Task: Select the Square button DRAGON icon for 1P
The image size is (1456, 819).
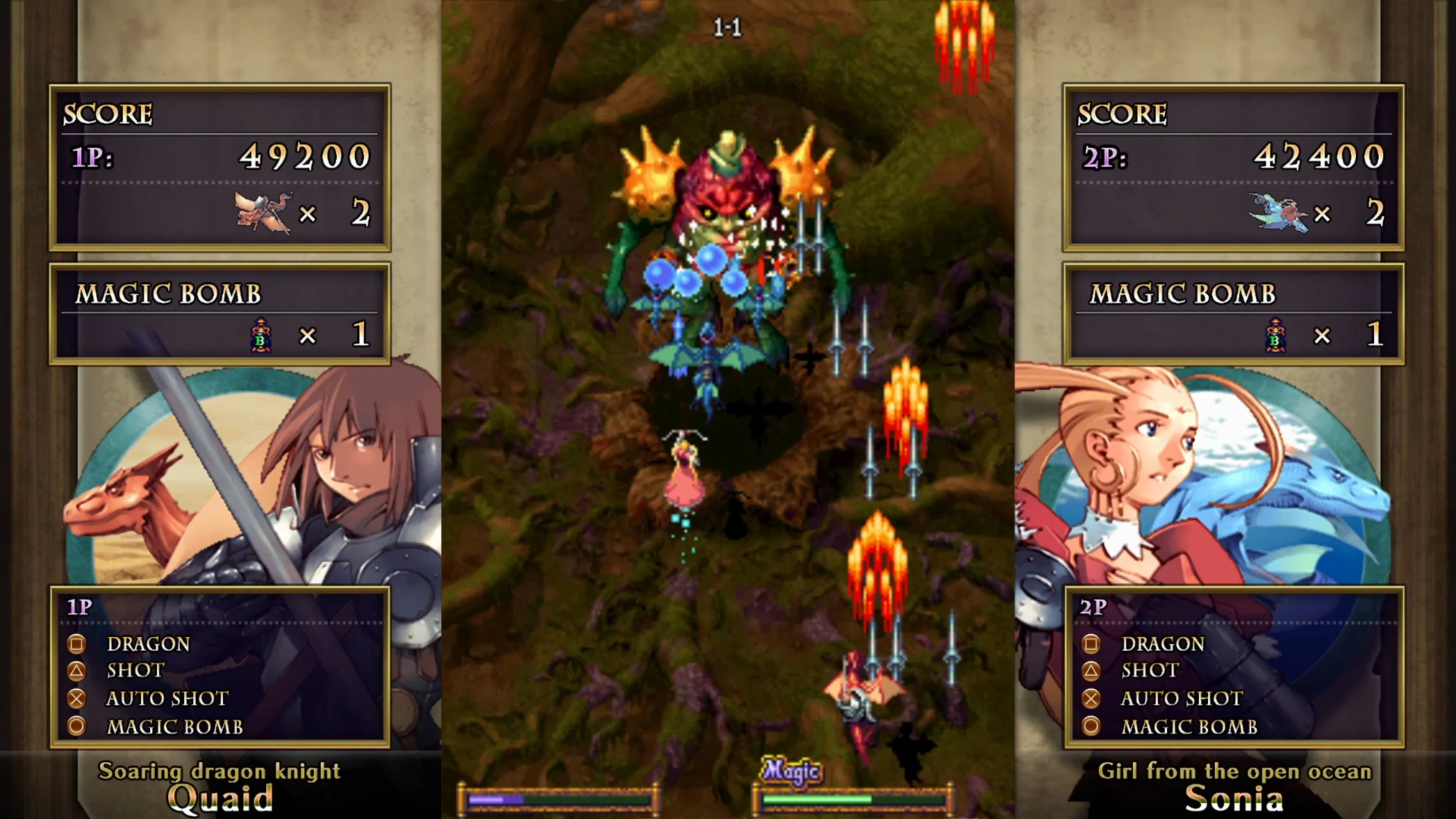Action: (x=76, y=644)
